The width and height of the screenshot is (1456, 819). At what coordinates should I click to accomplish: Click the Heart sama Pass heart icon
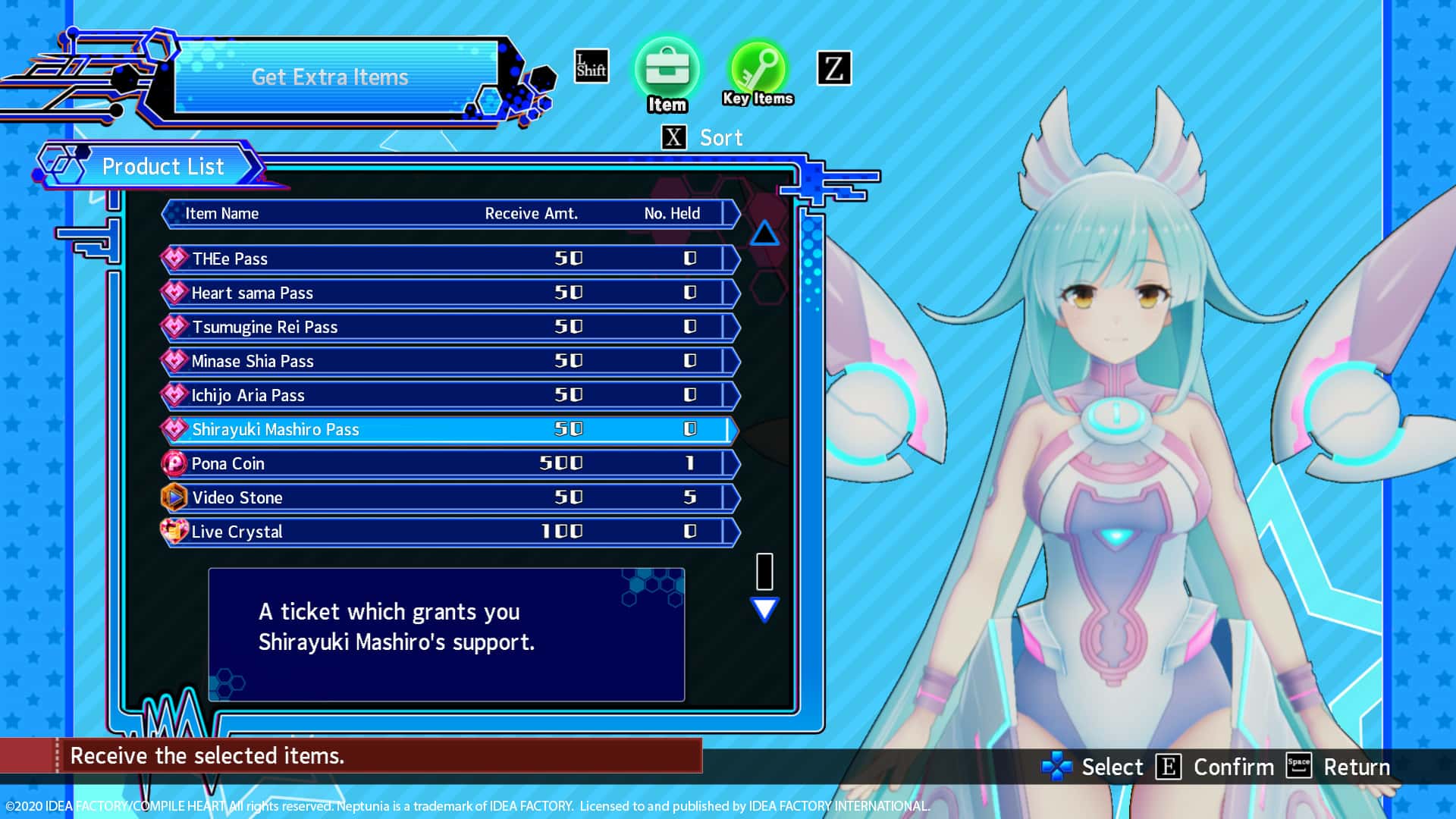click(x=174, y=292)
